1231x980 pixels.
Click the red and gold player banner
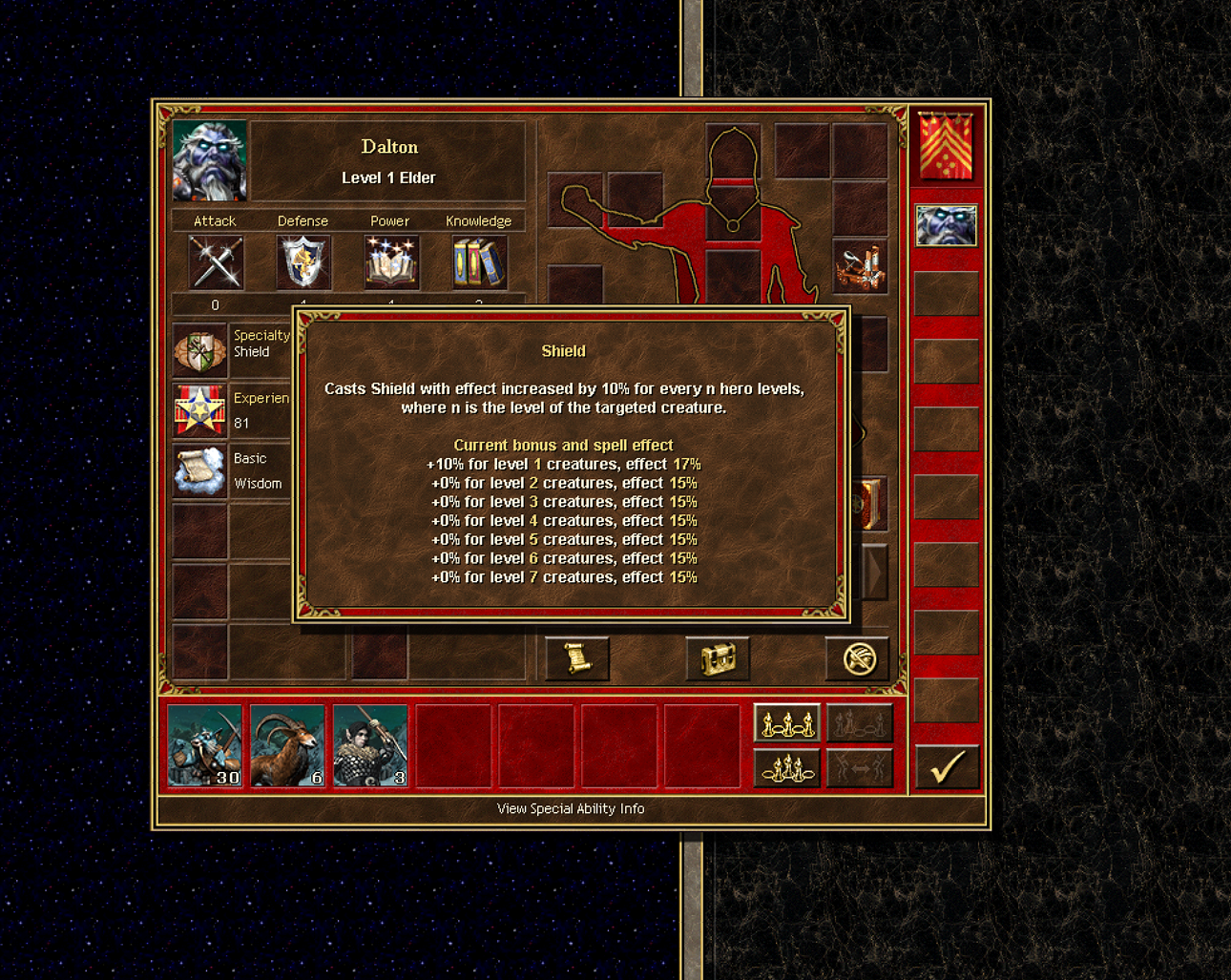[946, 146]
